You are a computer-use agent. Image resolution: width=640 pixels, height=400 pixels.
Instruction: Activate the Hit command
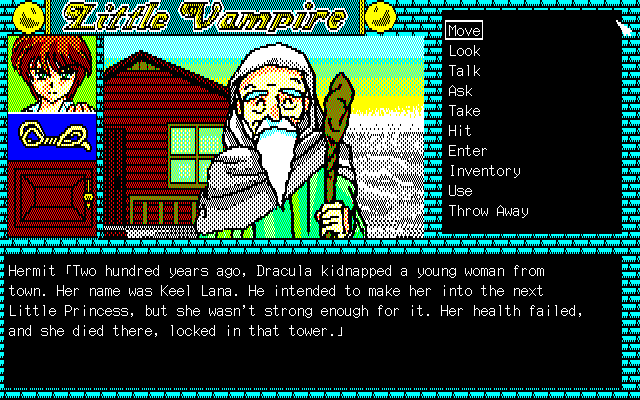(x=460, y=131)
